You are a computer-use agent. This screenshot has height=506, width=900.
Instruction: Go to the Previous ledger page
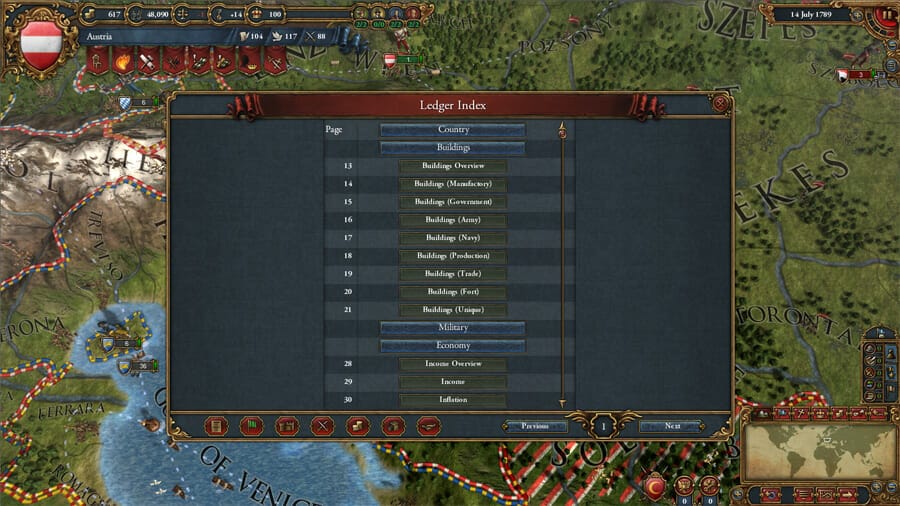tap(536, 426)
